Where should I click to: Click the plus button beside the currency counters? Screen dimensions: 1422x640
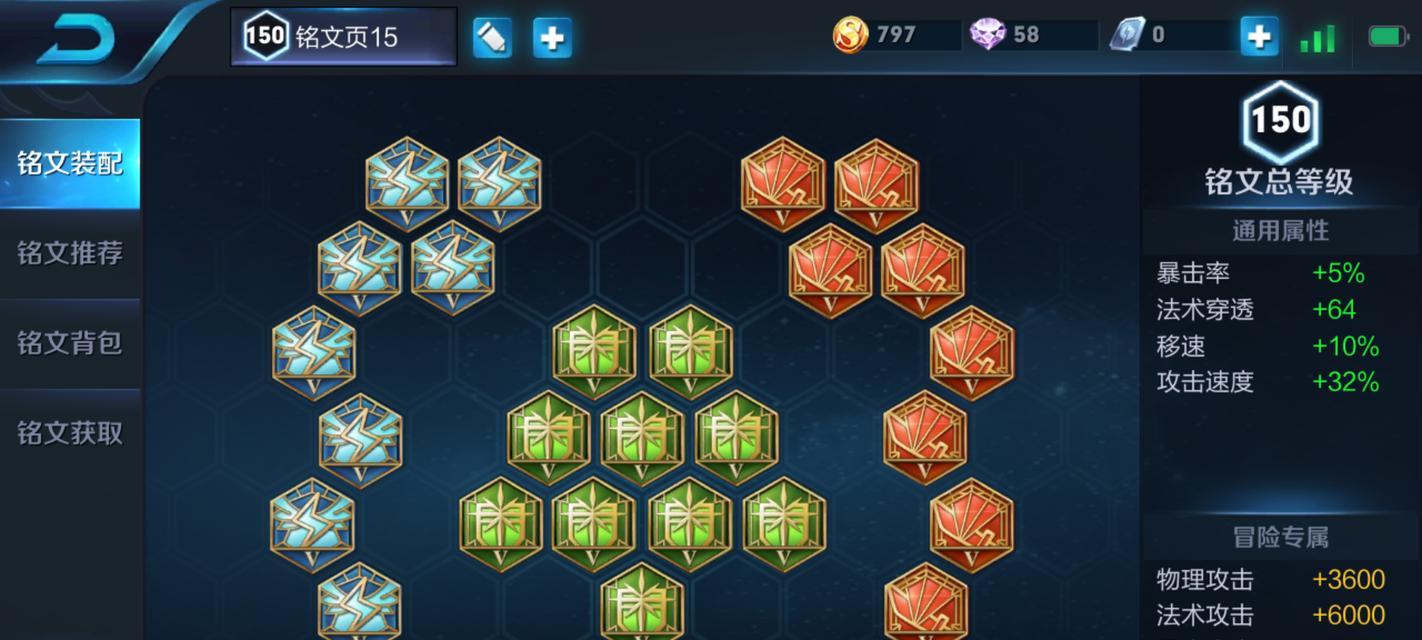[1259, 36]
